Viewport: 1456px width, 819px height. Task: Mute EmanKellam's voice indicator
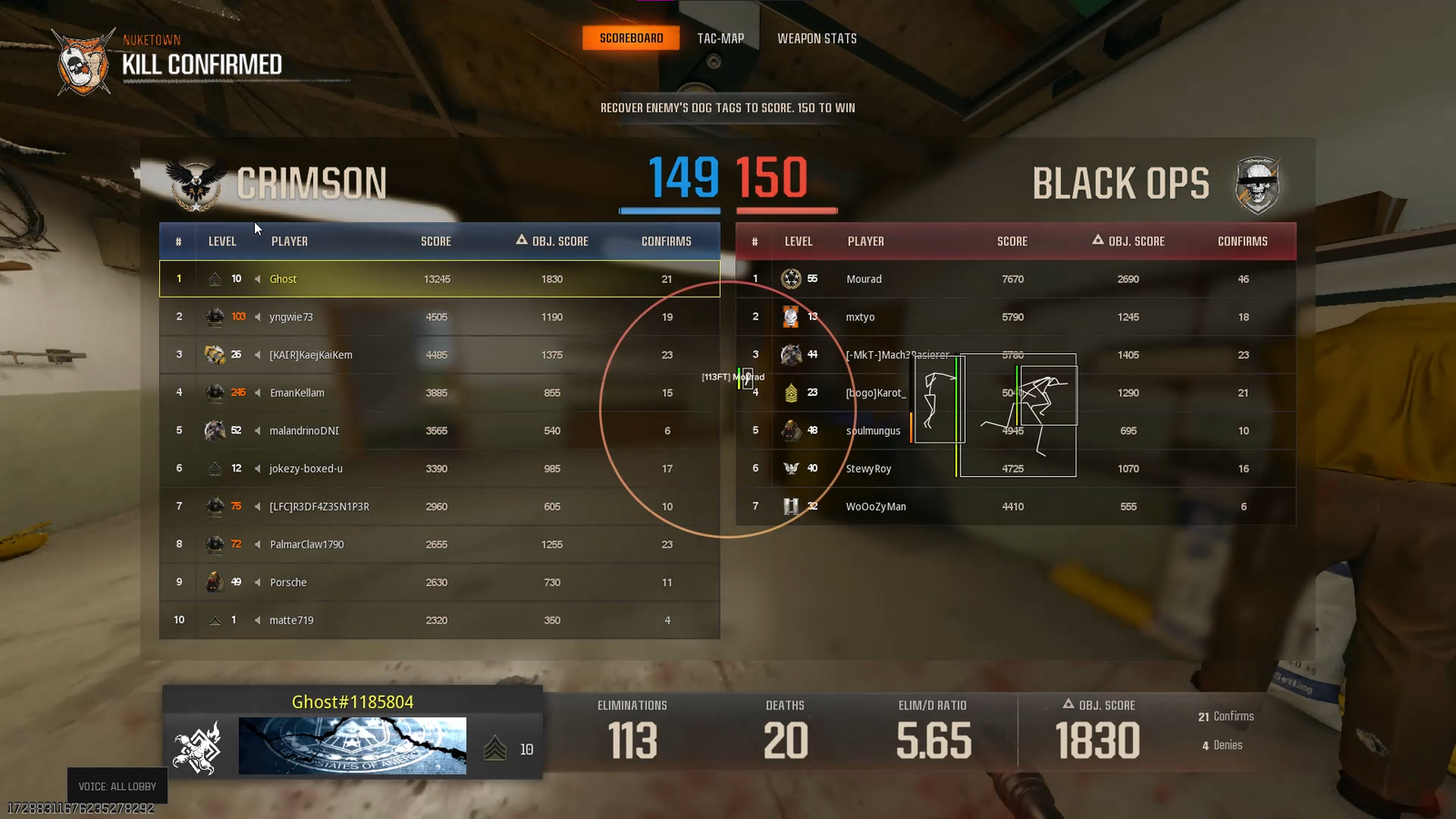coord(259,392)
